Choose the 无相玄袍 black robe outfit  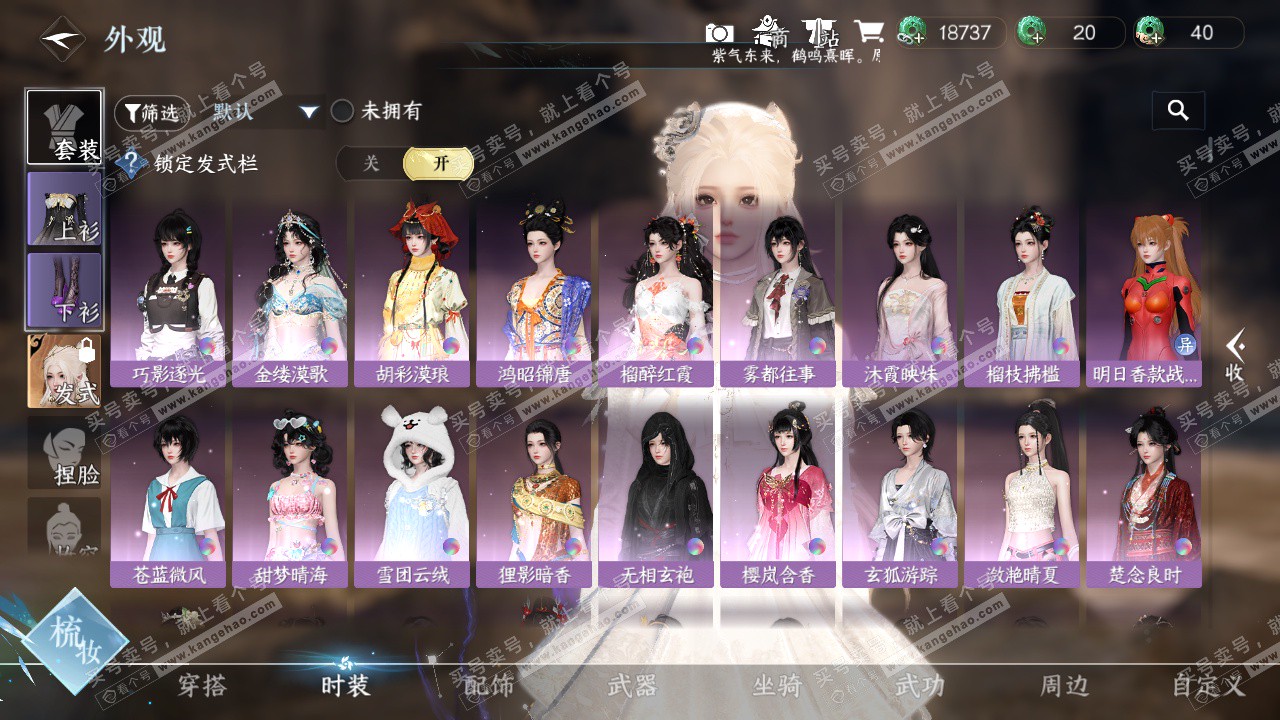[655, 495]
